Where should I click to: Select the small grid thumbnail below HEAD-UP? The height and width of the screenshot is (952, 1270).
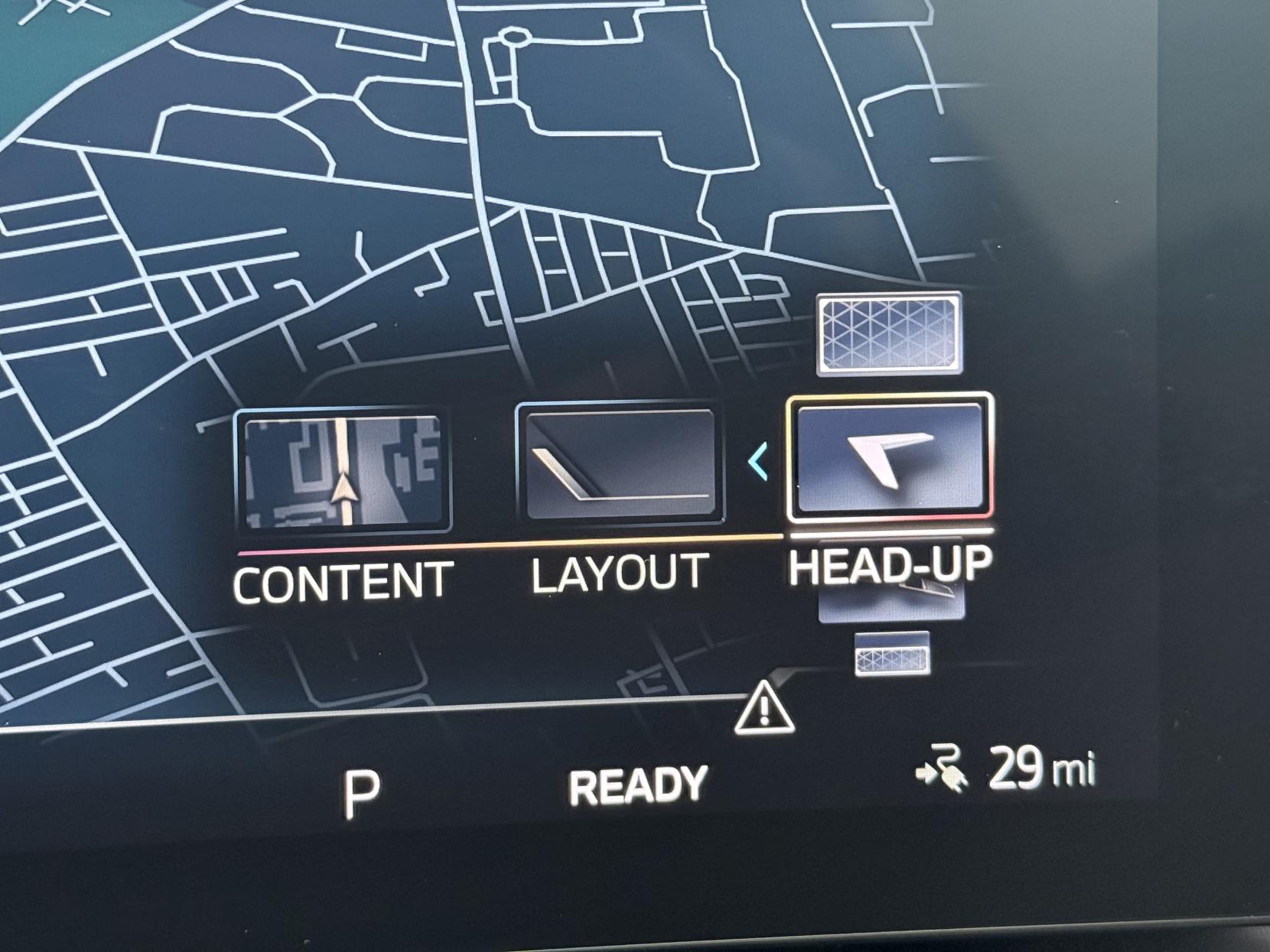890,654
